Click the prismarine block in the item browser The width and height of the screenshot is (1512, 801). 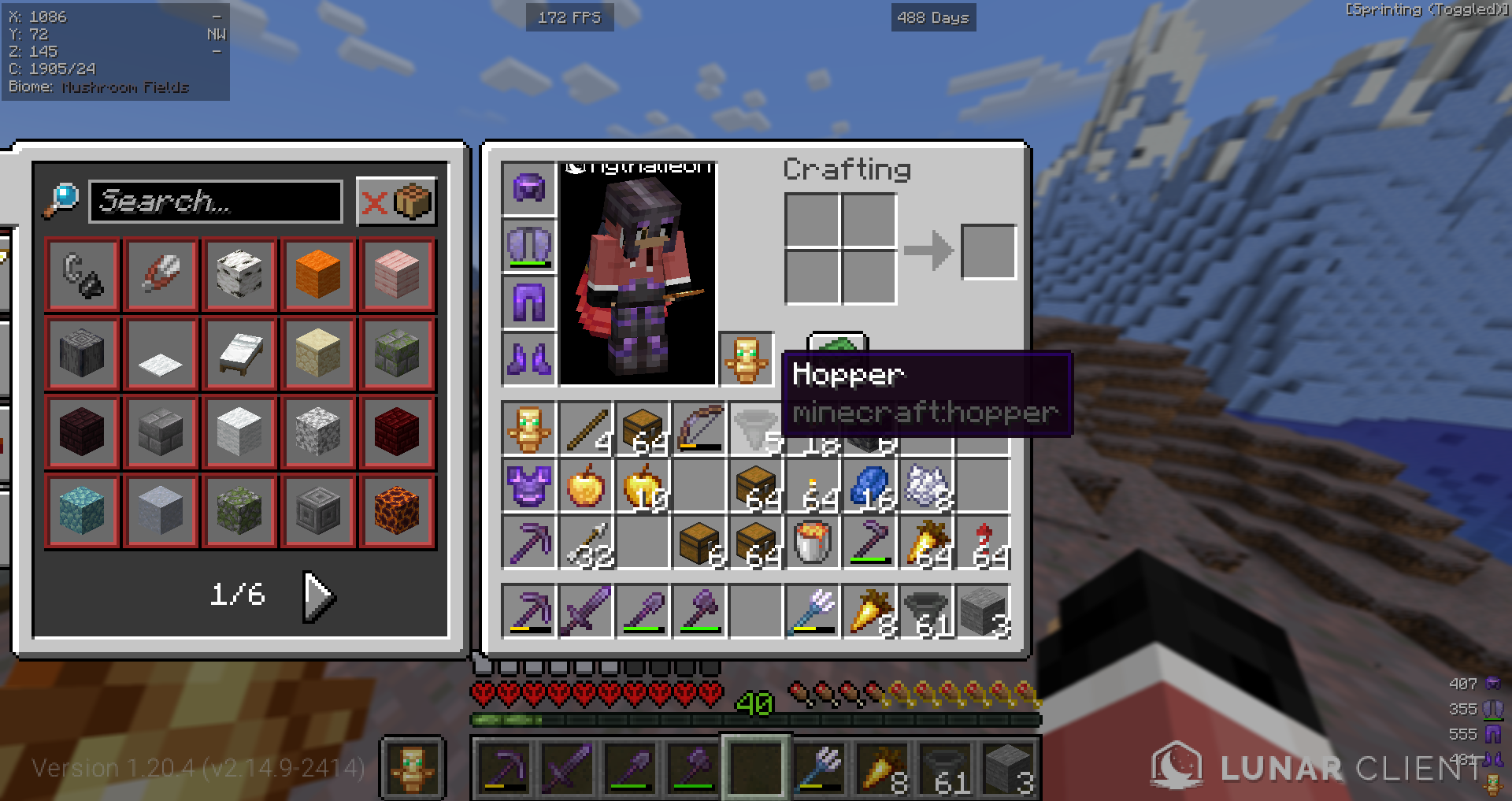point(83,512)
